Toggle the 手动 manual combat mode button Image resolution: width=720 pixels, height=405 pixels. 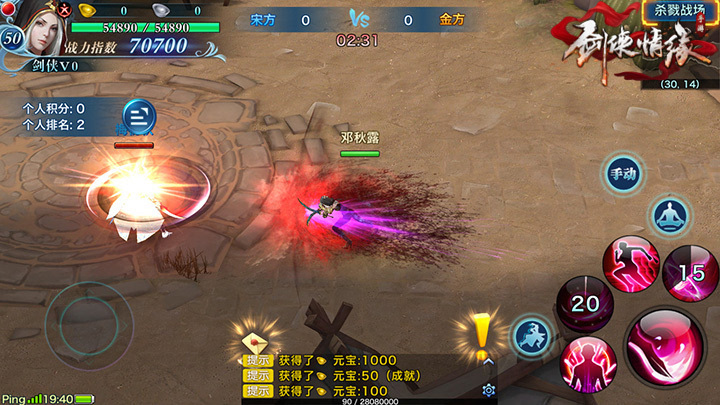tap(624, 174)
